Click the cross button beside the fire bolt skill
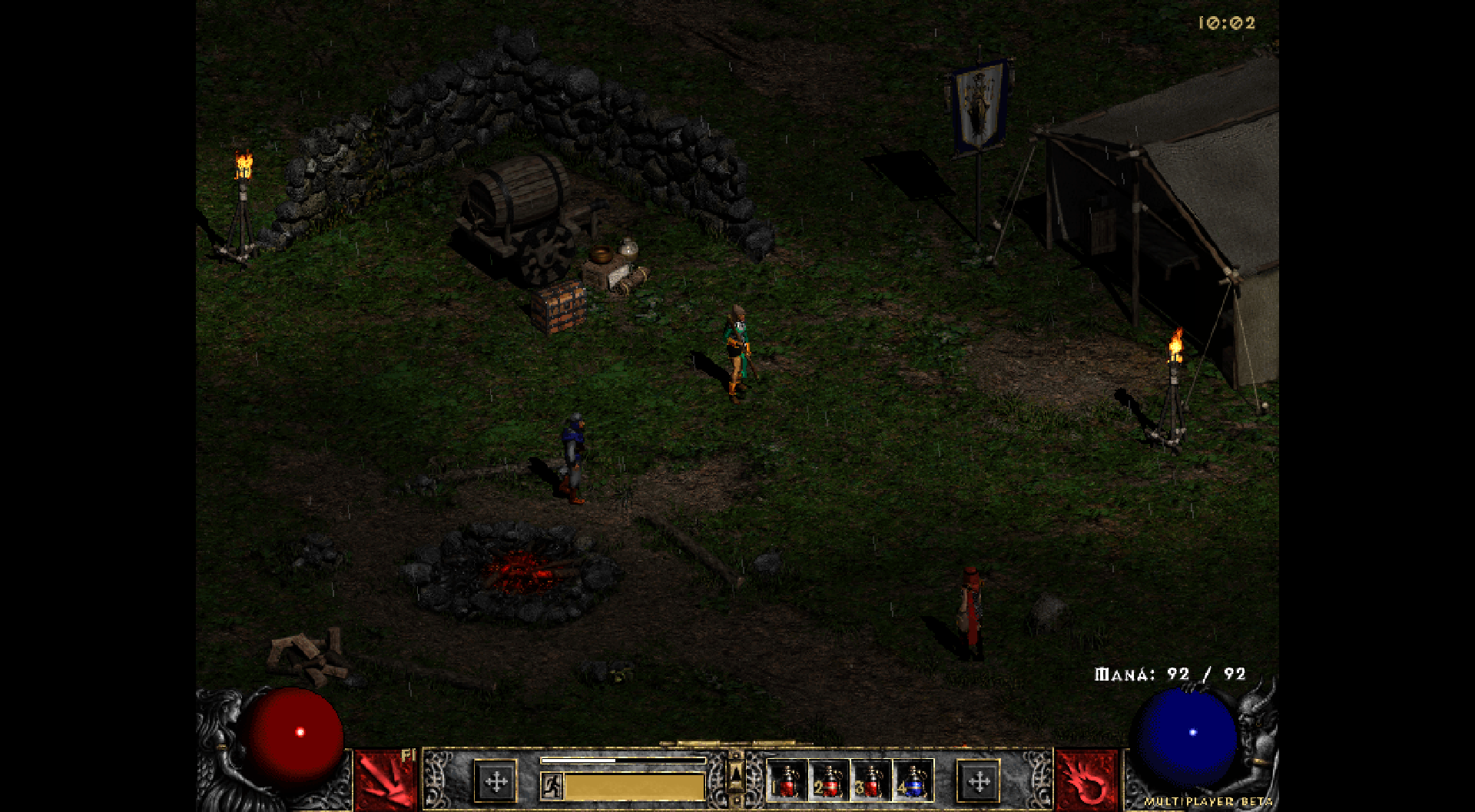The width and height of the screenshot is (1475, 812). 978,782
